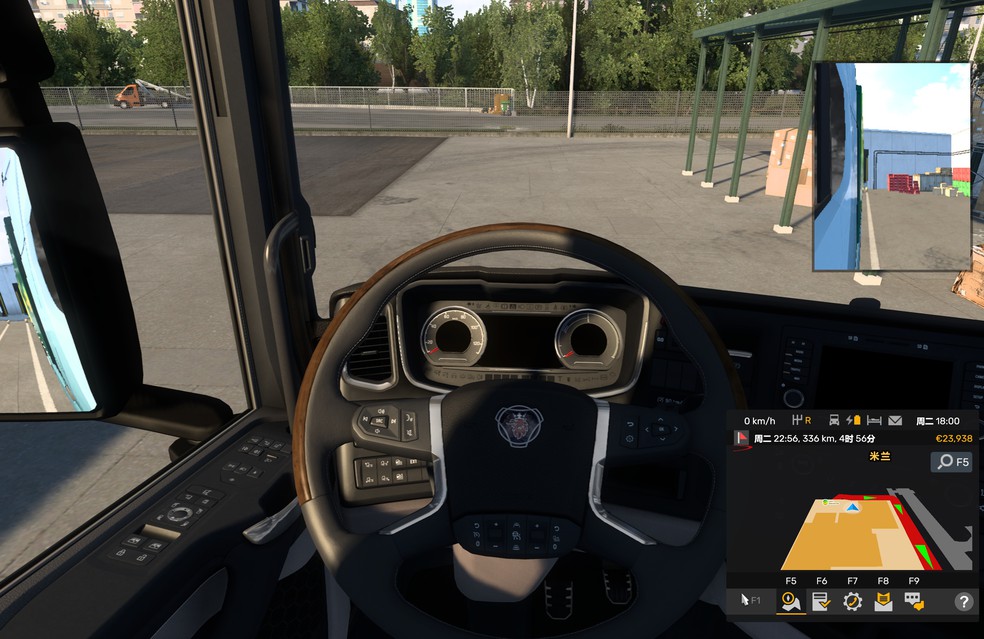This screenshot has width=984, height=639.
Task: Click the route advisor minimap
Action: pos(850,530)
